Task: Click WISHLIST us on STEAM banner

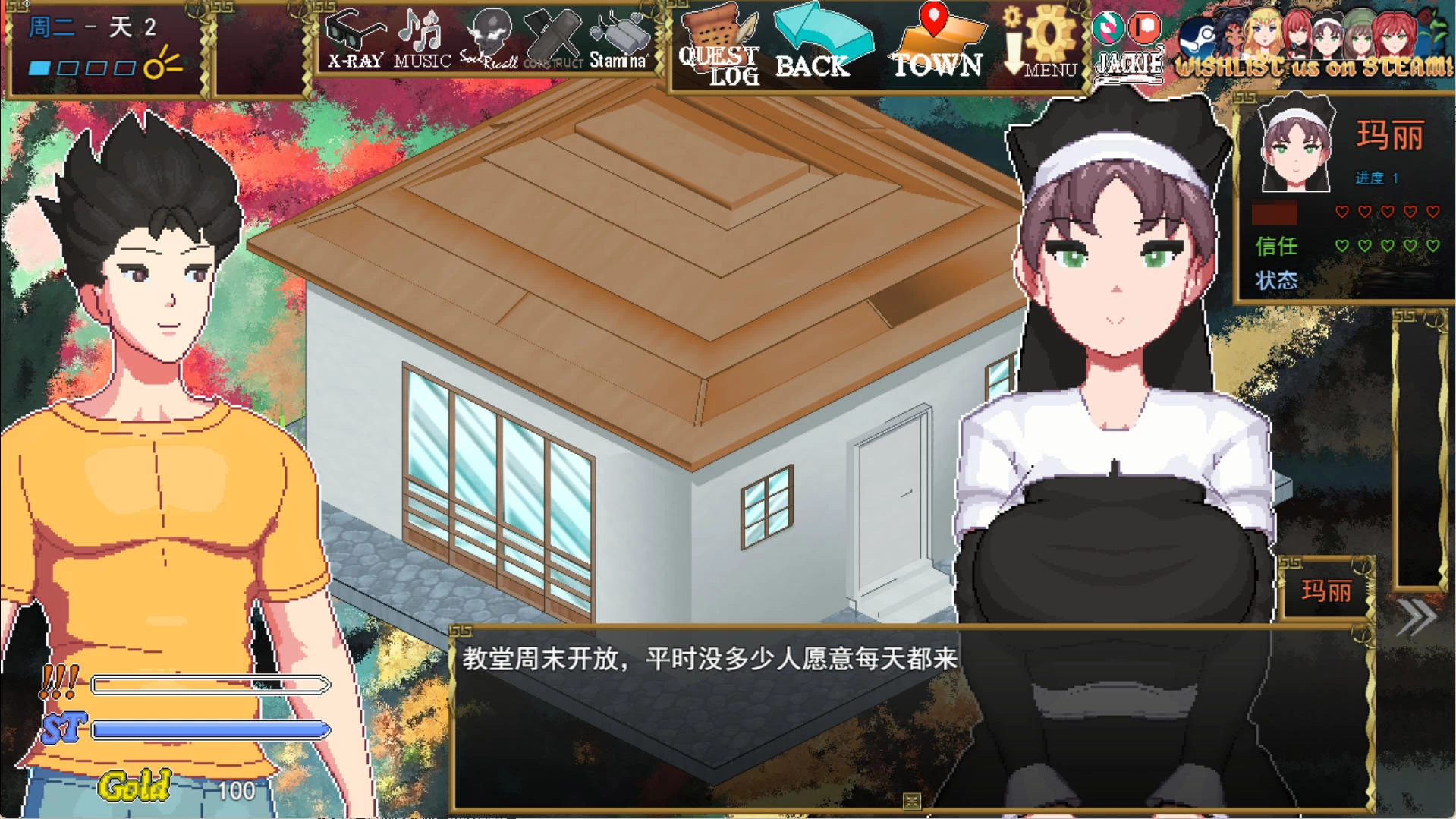Action: tap(1316, 65)
